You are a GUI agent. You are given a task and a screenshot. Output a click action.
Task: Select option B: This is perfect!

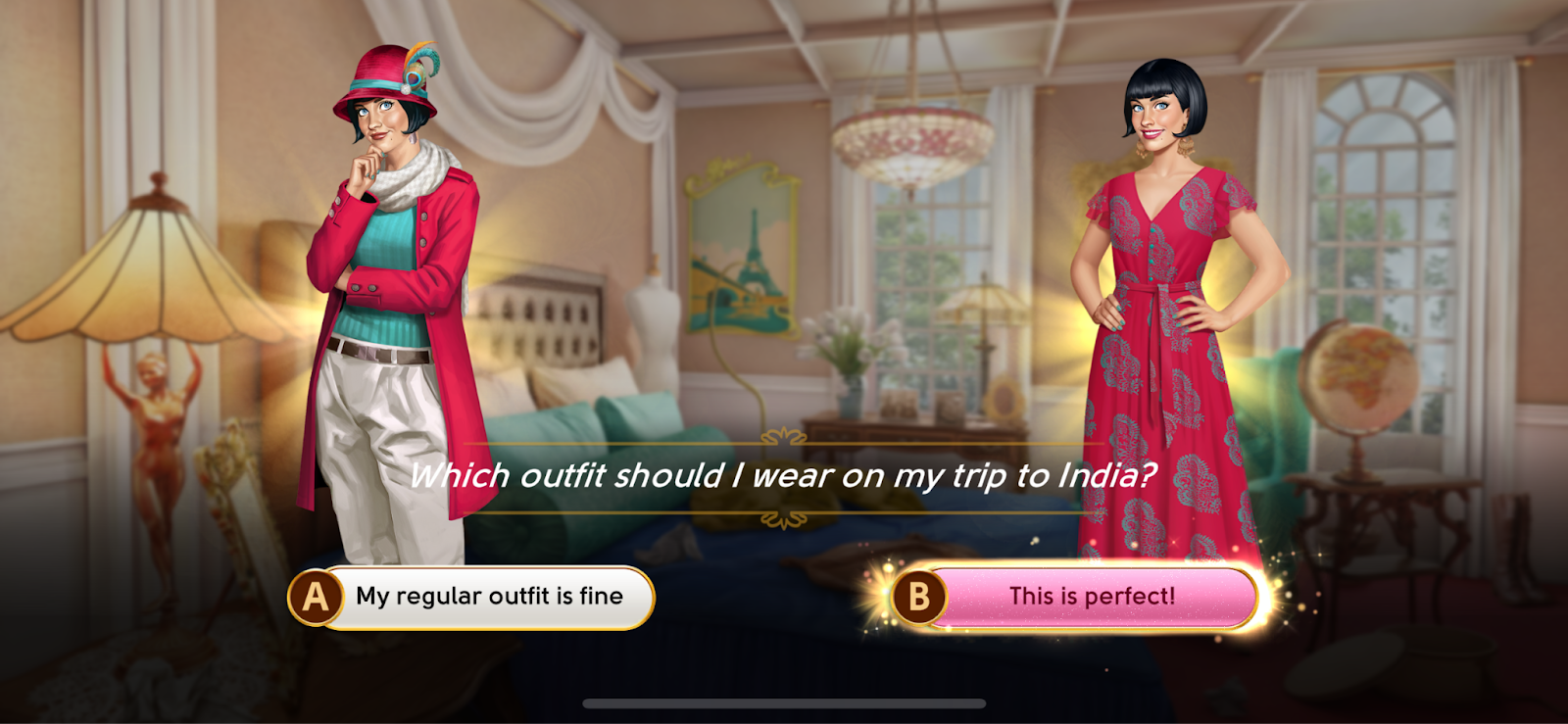1074,597
